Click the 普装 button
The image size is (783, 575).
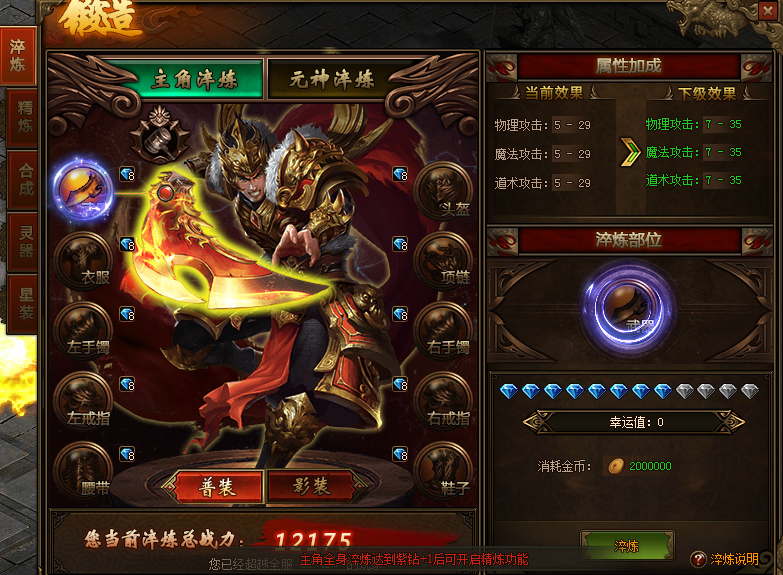218,486
